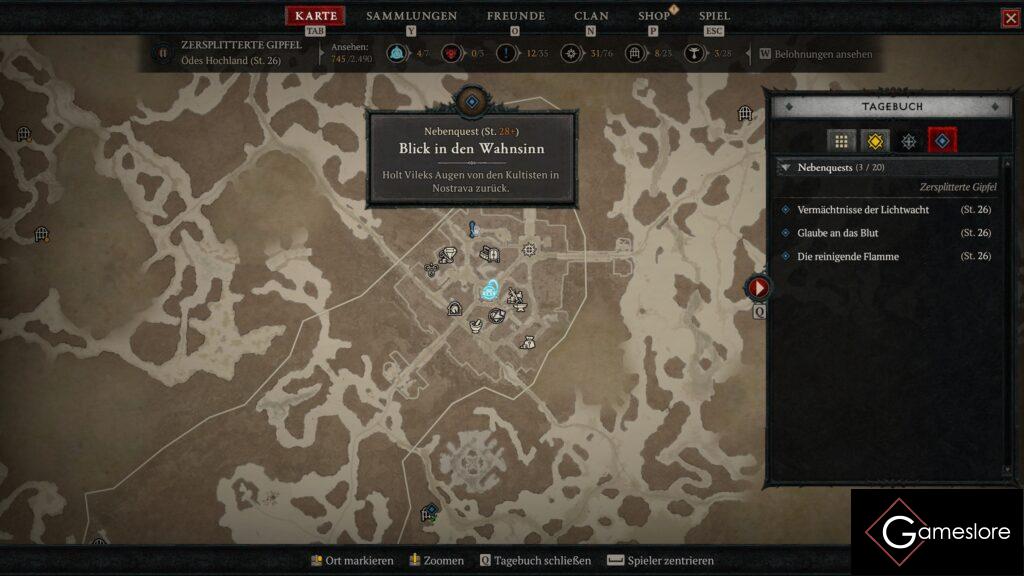Collapse the Nebenquests section
Viewport: 1024px width, 576px height.
(x=786, y=168)
